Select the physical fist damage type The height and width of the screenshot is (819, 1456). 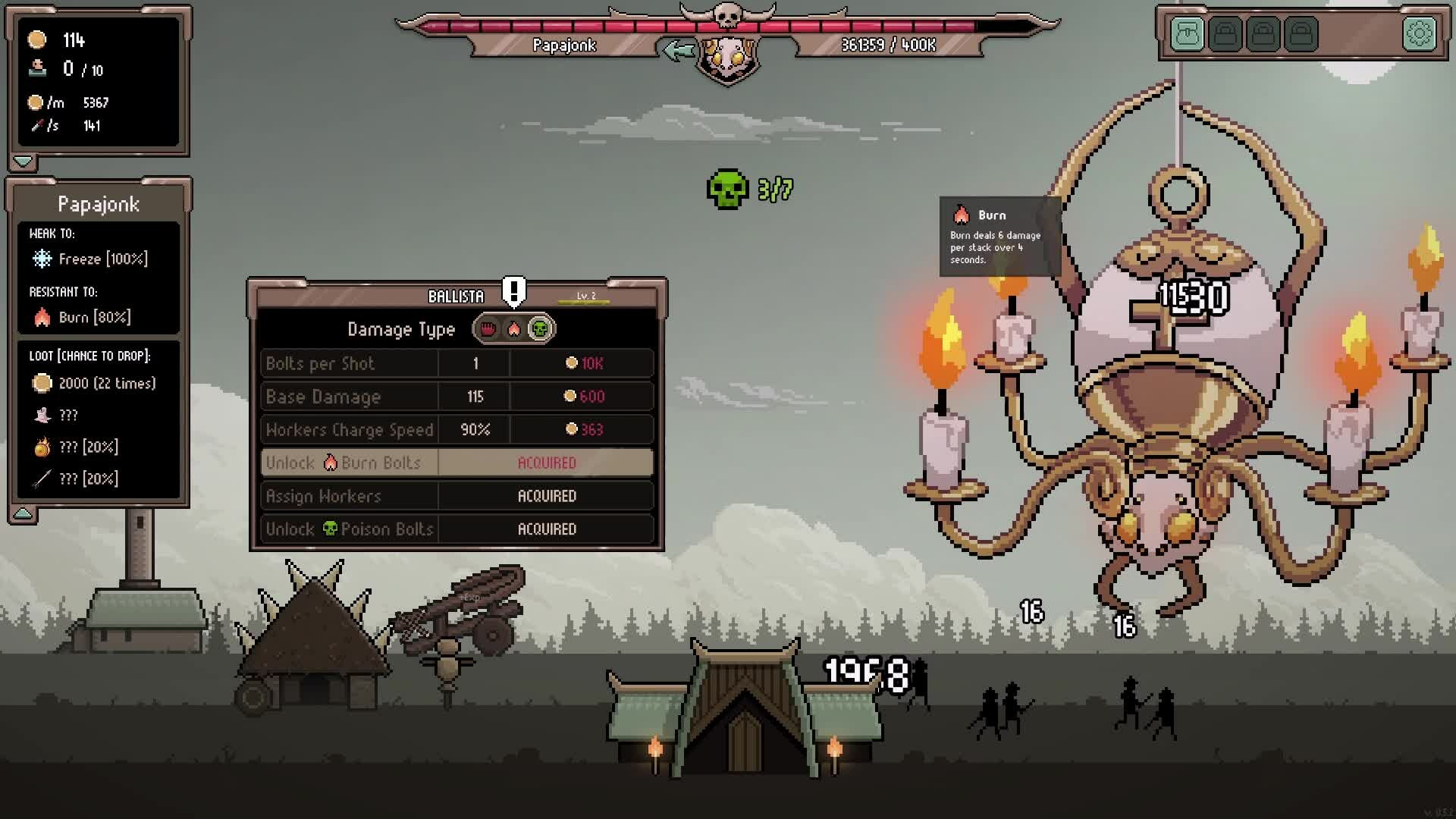[488, 329]
